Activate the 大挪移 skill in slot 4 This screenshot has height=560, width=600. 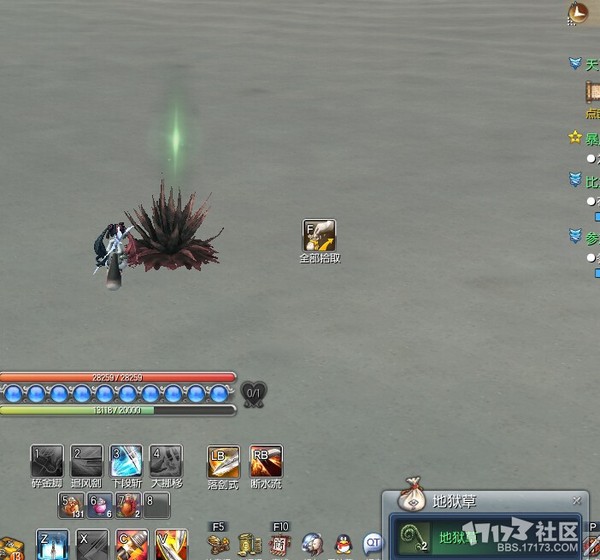(167, 460)
